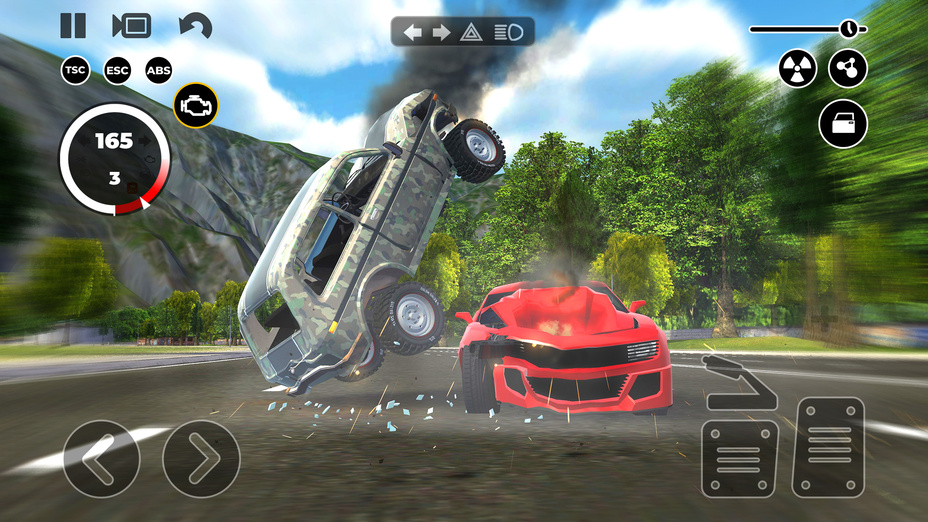Screen dimensions: 928x522
Task: Step on the gas pedal
Action: [x=828, y=447]
